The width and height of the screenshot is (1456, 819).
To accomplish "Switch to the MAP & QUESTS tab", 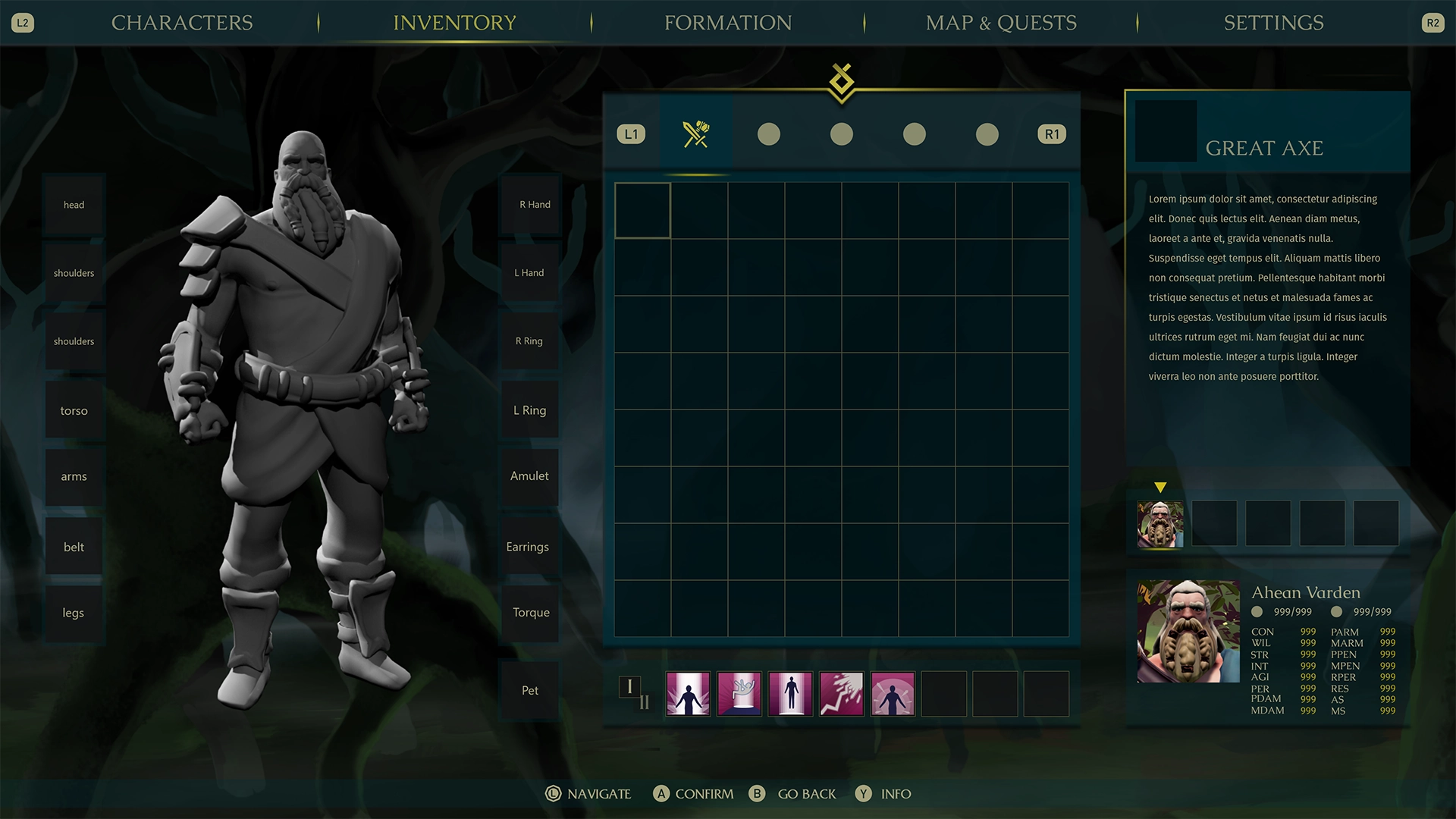I will point(1000,23).
